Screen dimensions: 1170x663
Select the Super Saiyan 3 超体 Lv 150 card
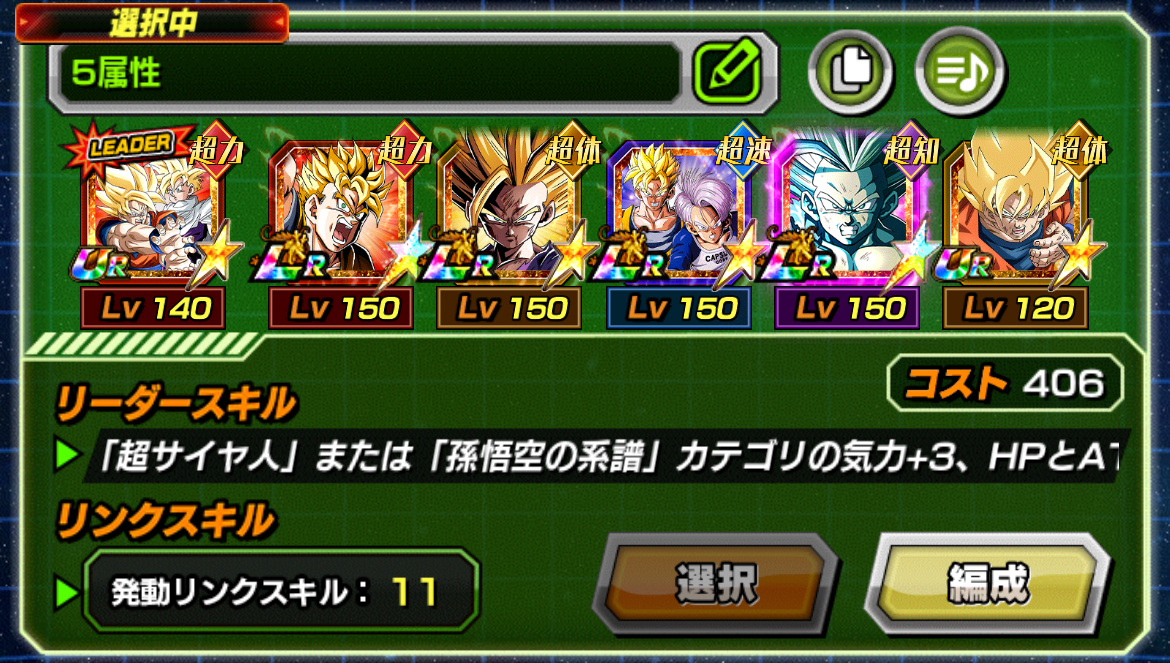(510, 222)
